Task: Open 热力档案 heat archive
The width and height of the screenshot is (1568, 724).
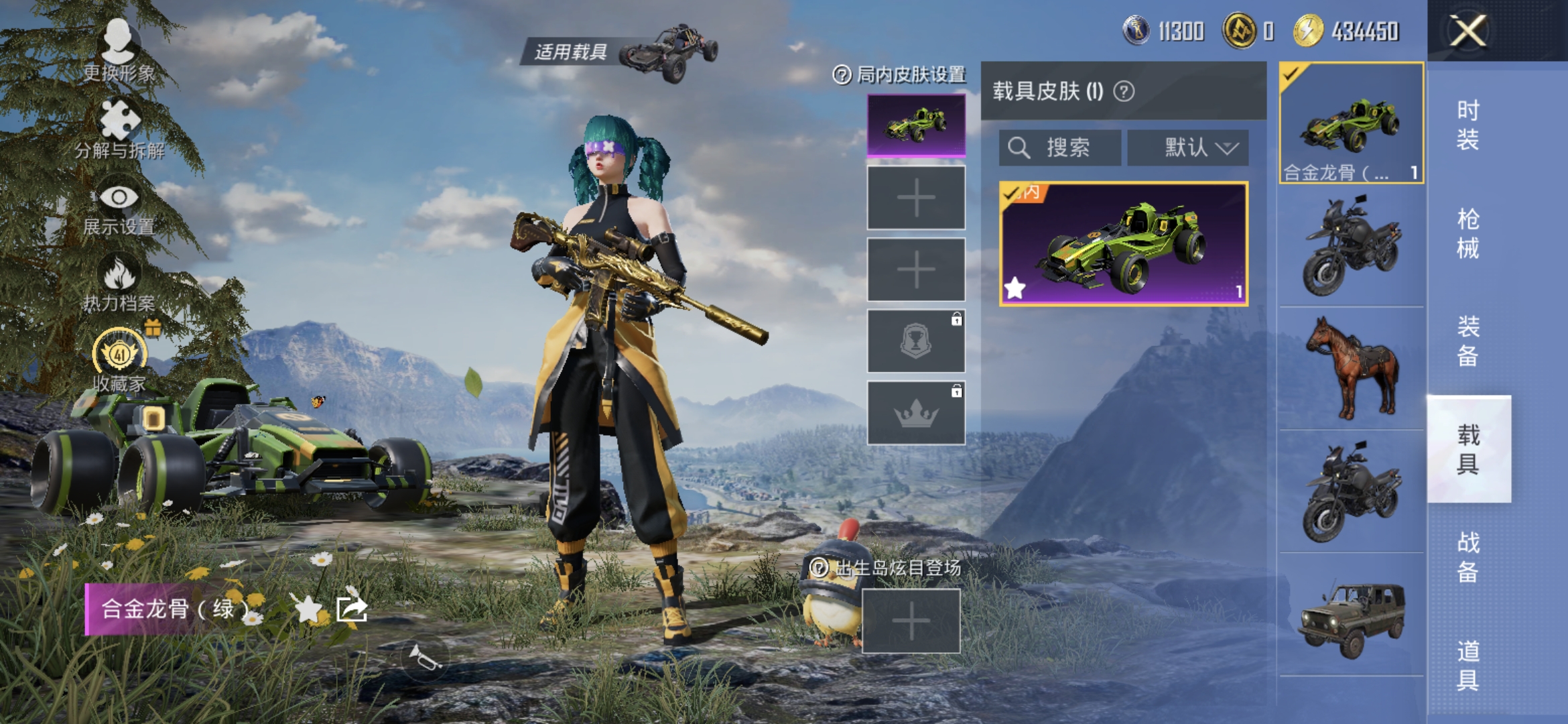Action: pos(119,284)
